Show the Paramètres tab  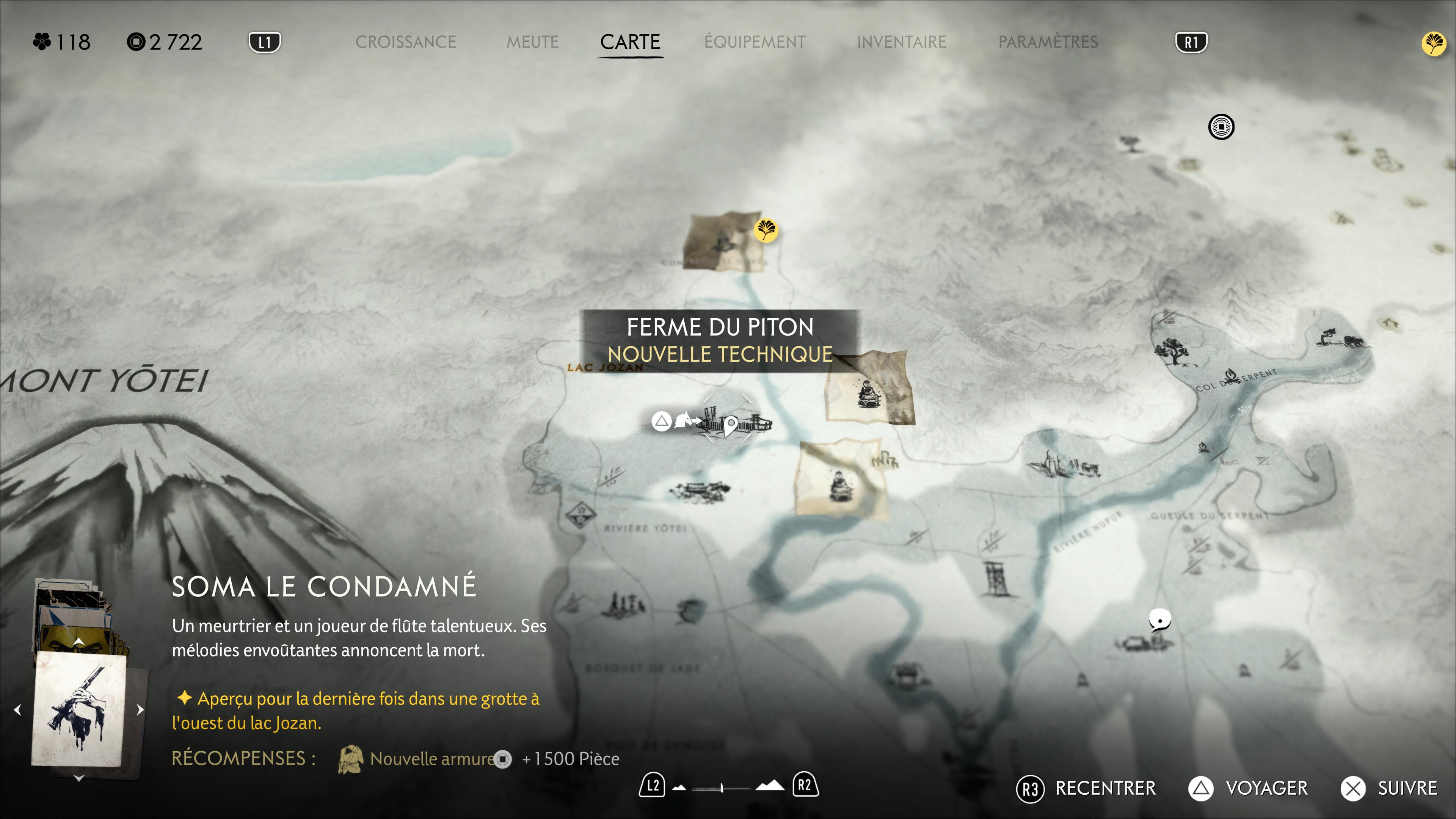pos(1048,42)
